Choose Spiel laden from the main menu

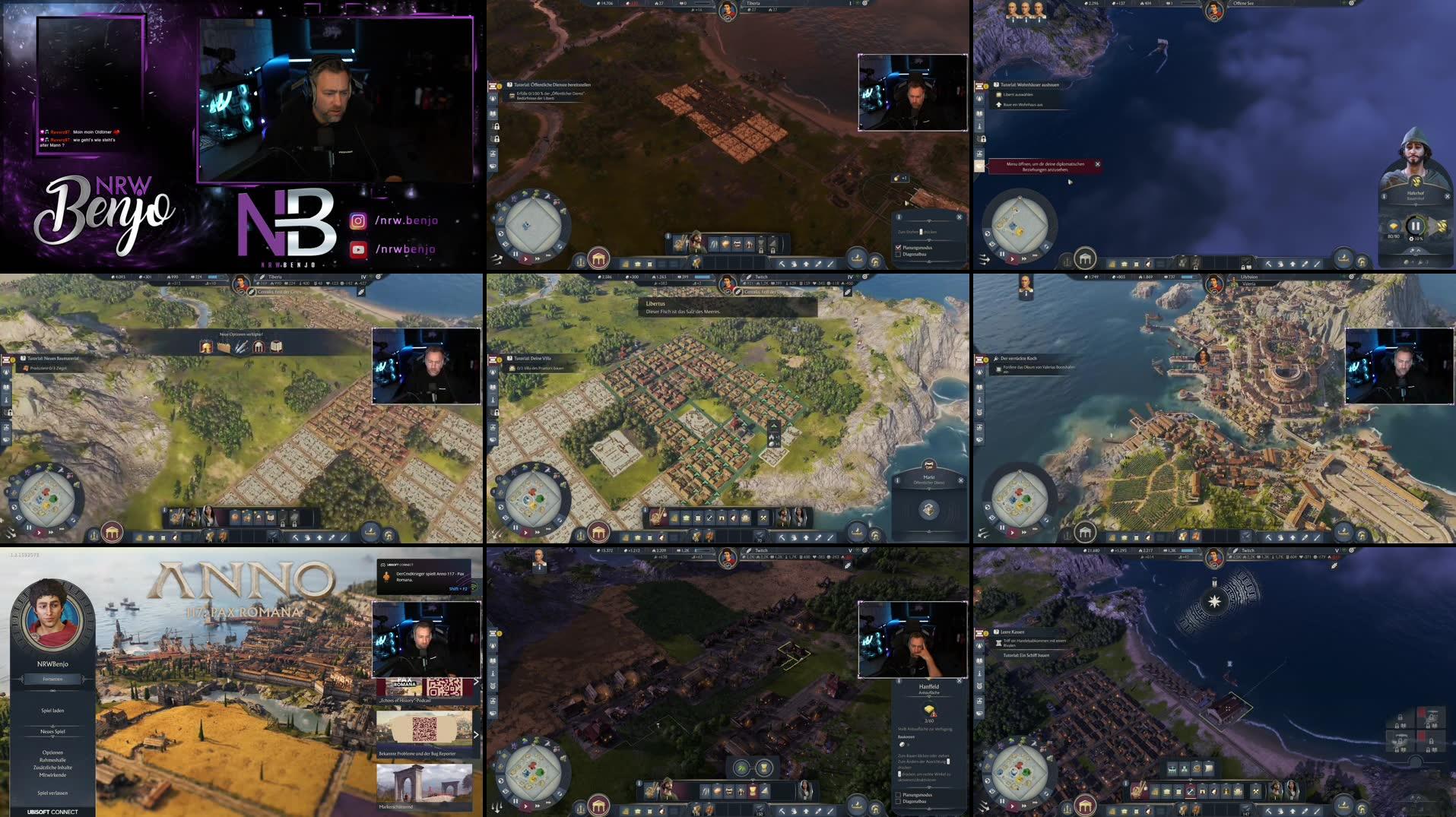click(53, 710)
